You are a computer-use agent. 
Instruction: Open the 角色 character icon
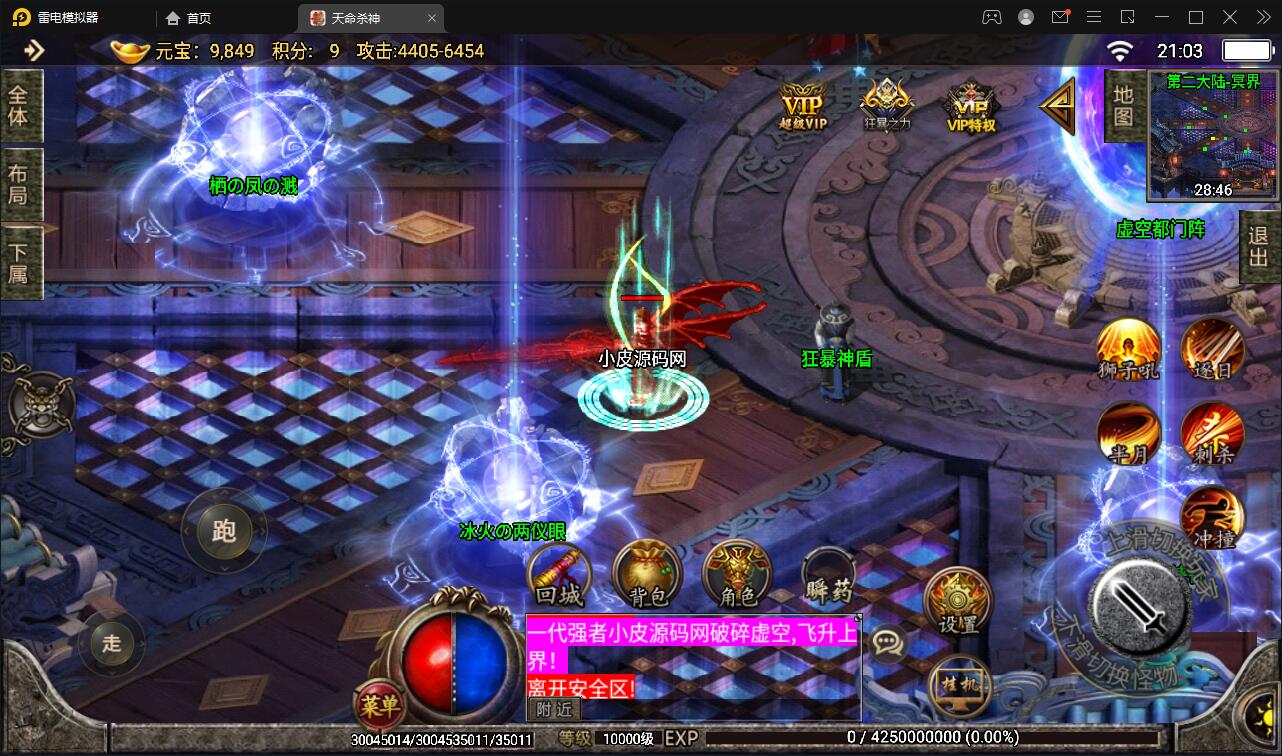737,575
